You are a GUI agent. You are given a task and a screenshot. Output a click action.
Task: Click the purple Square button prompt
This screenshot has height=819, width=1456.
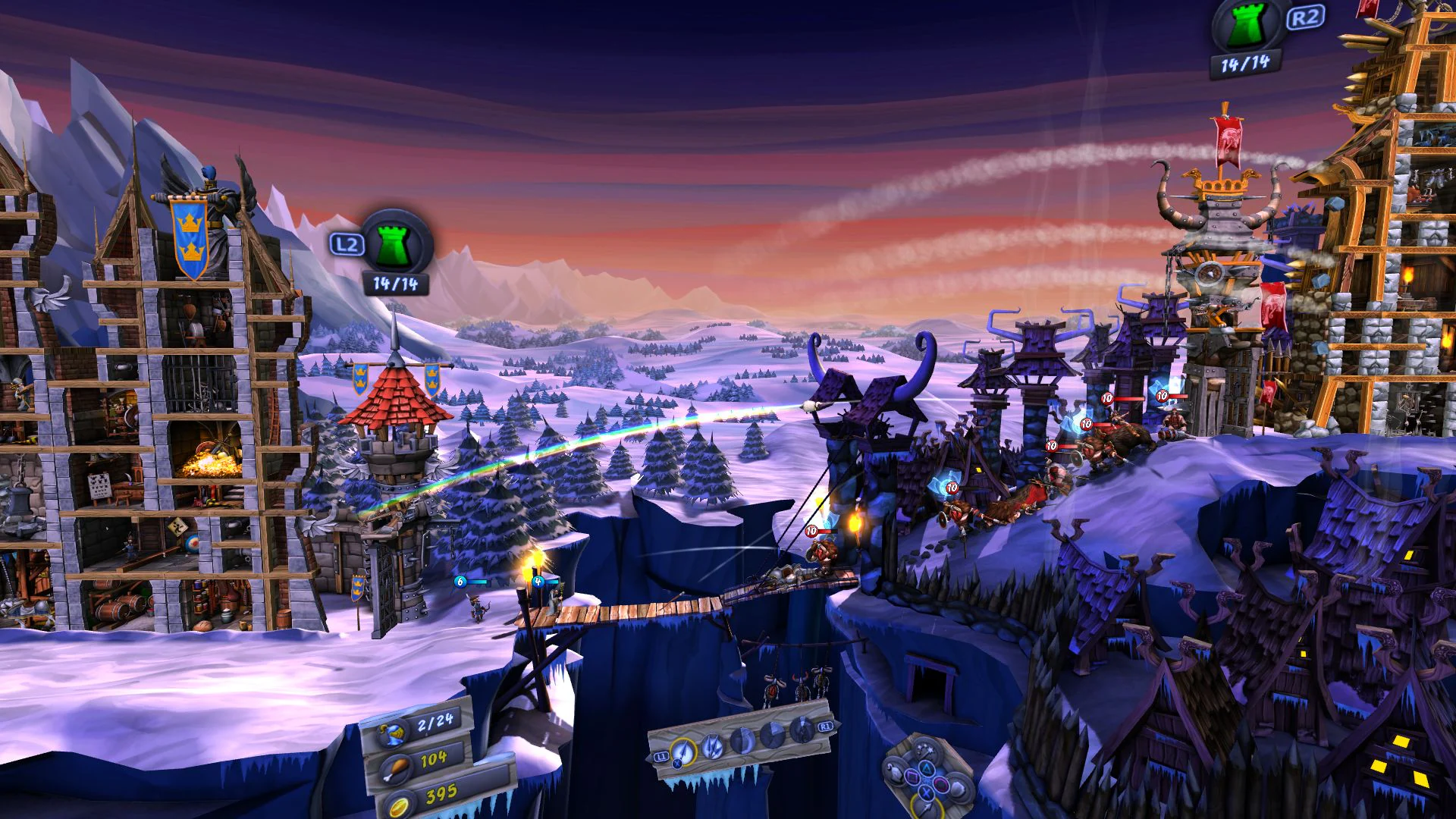[912, 777]
